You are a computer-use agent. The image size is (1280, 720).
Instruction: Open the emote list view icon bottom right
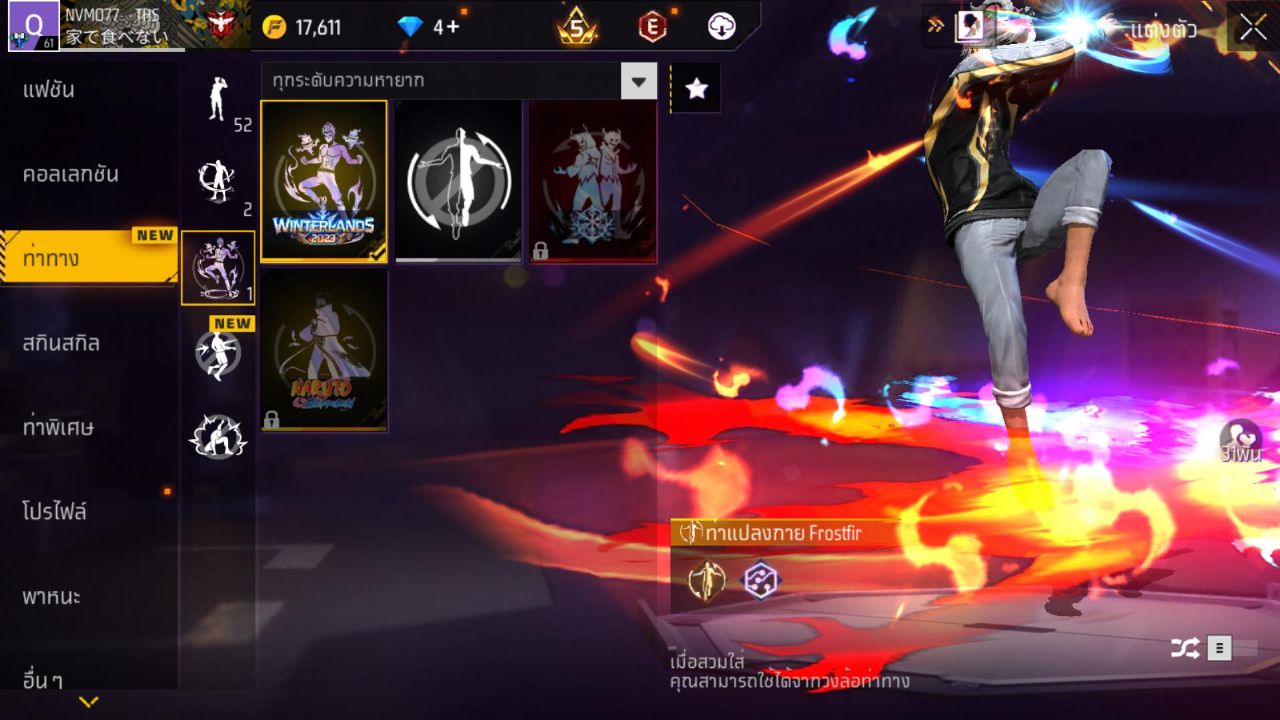pos(1218,647)
